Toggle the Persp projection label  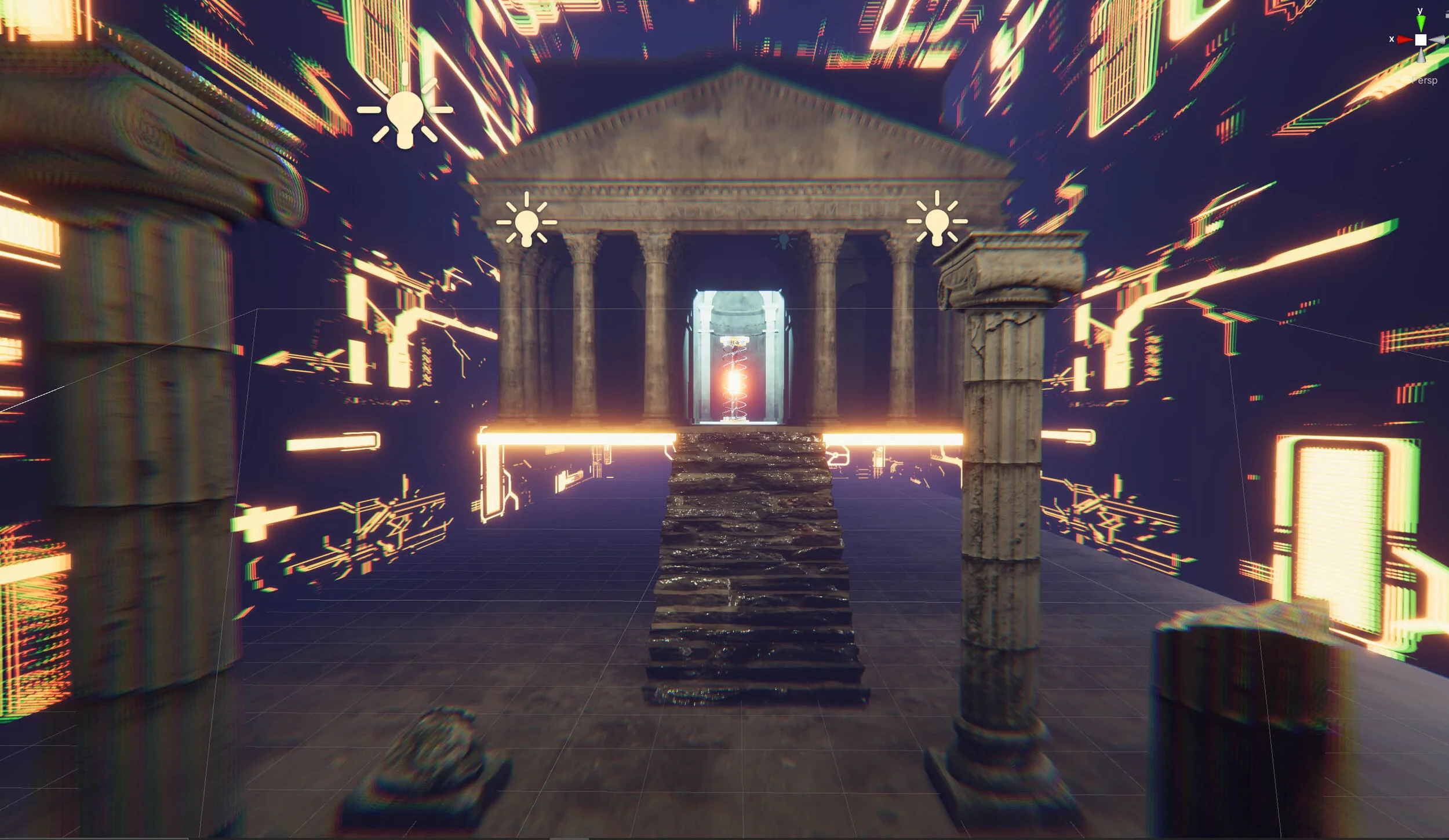point(1425,81)
